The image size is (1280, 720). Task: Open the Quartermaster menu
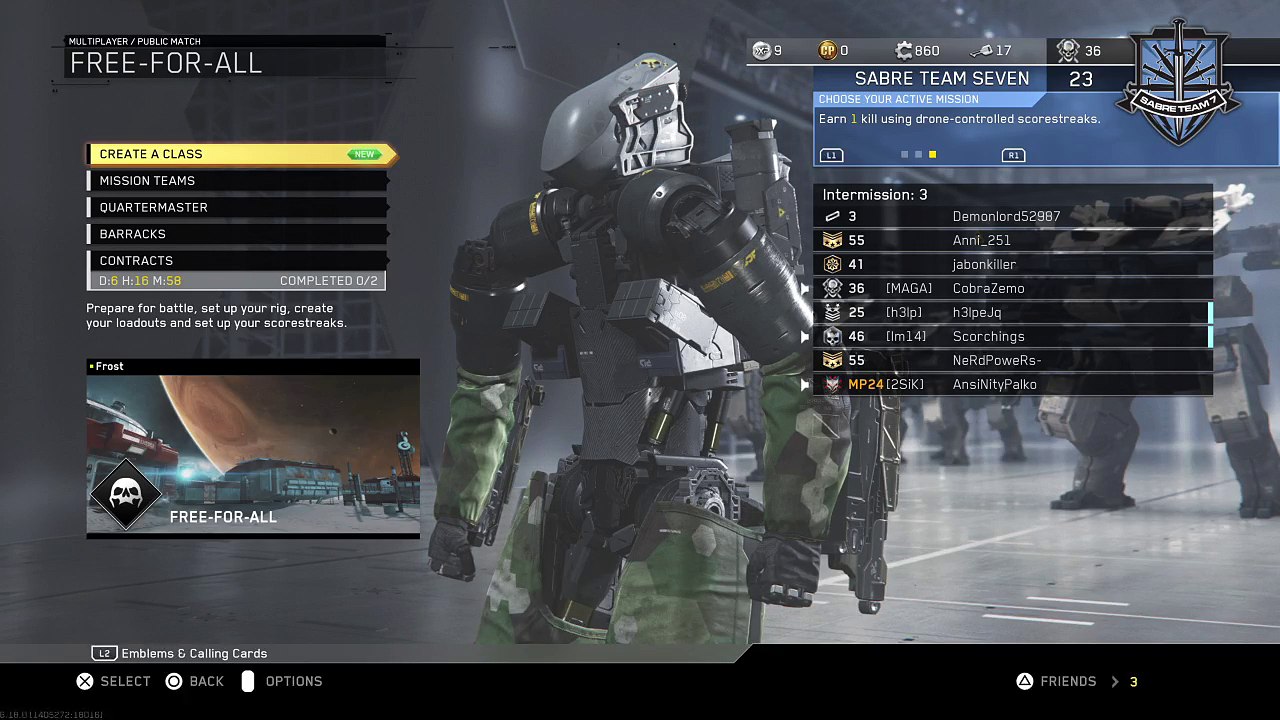(x=237, y=207)
